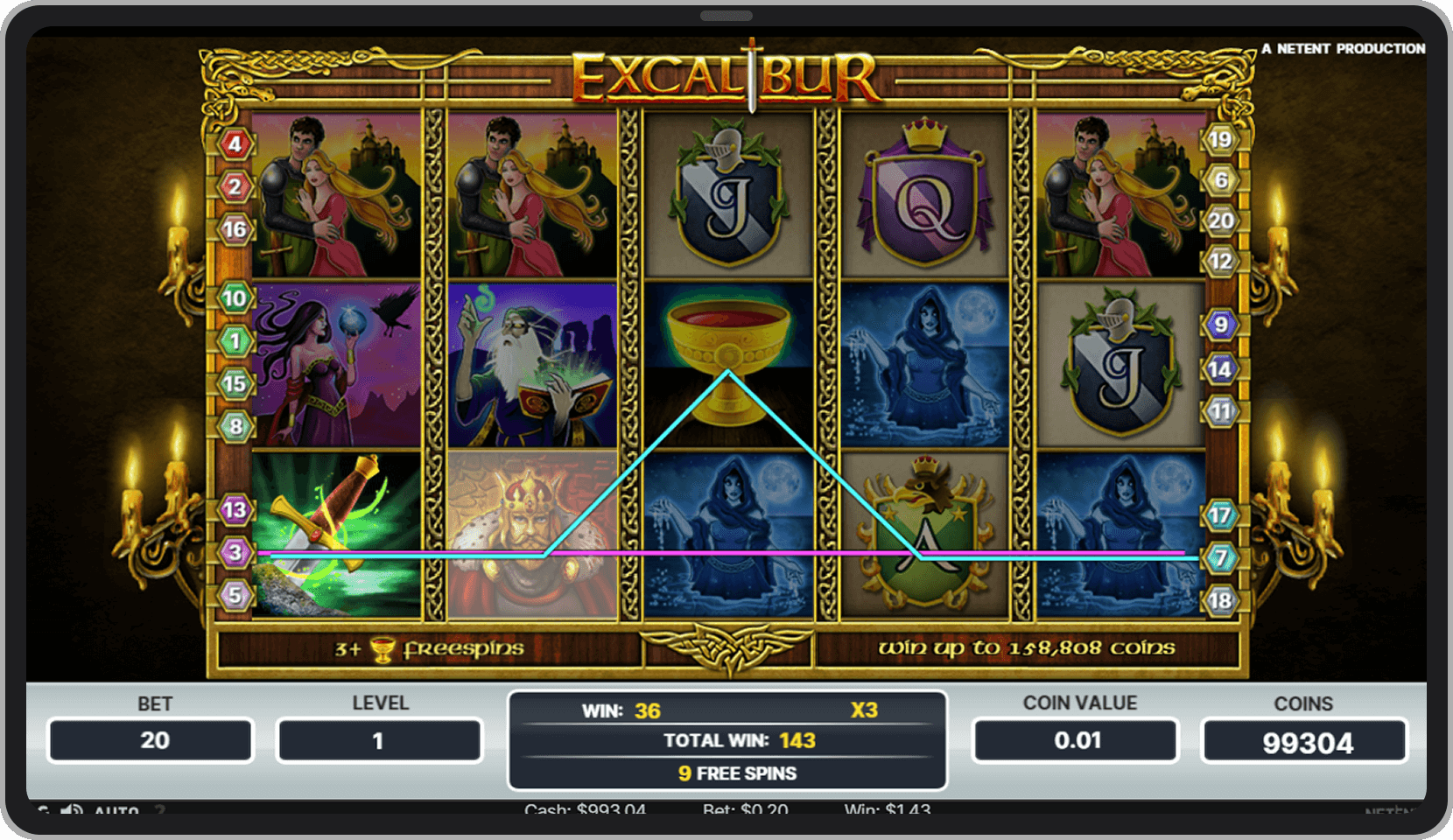
Task: Open the COIN VALUE selector
Action: coord(1075,740)
